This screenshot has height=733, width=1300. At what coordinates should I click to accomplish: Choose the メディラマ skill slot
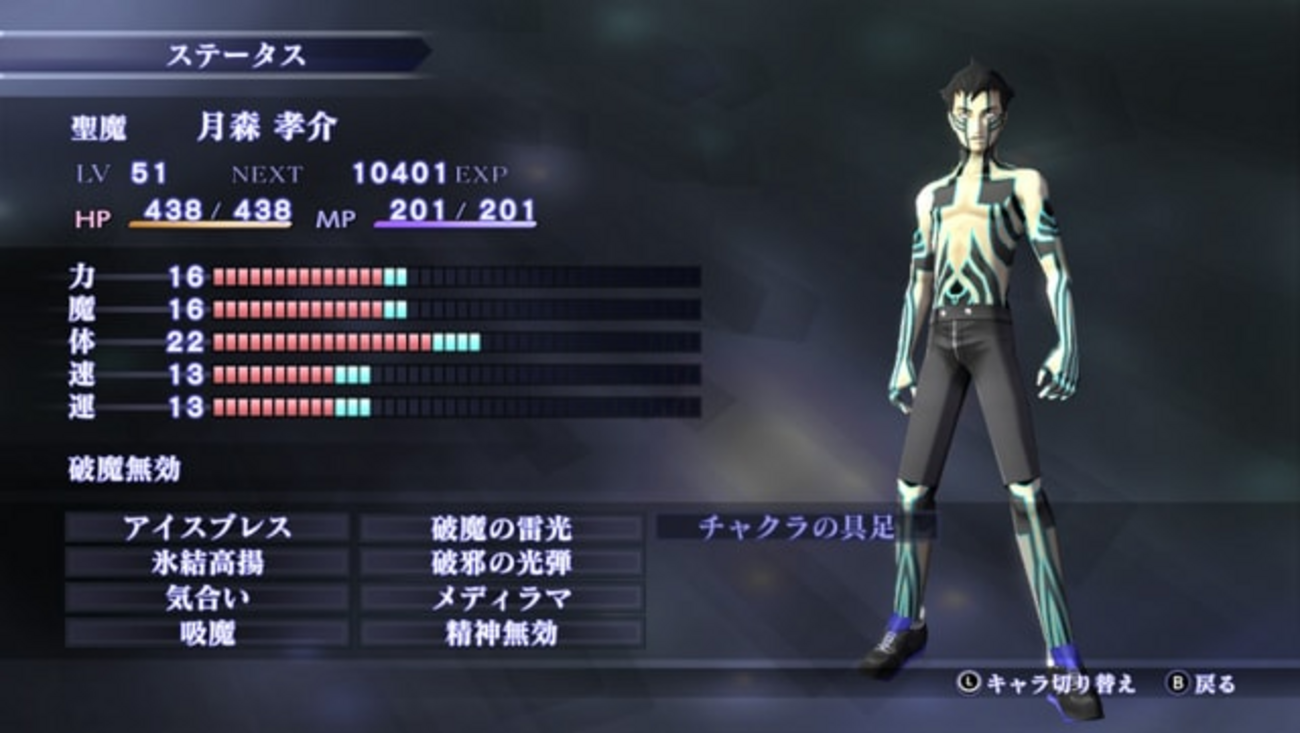click(x=501, y=598)
